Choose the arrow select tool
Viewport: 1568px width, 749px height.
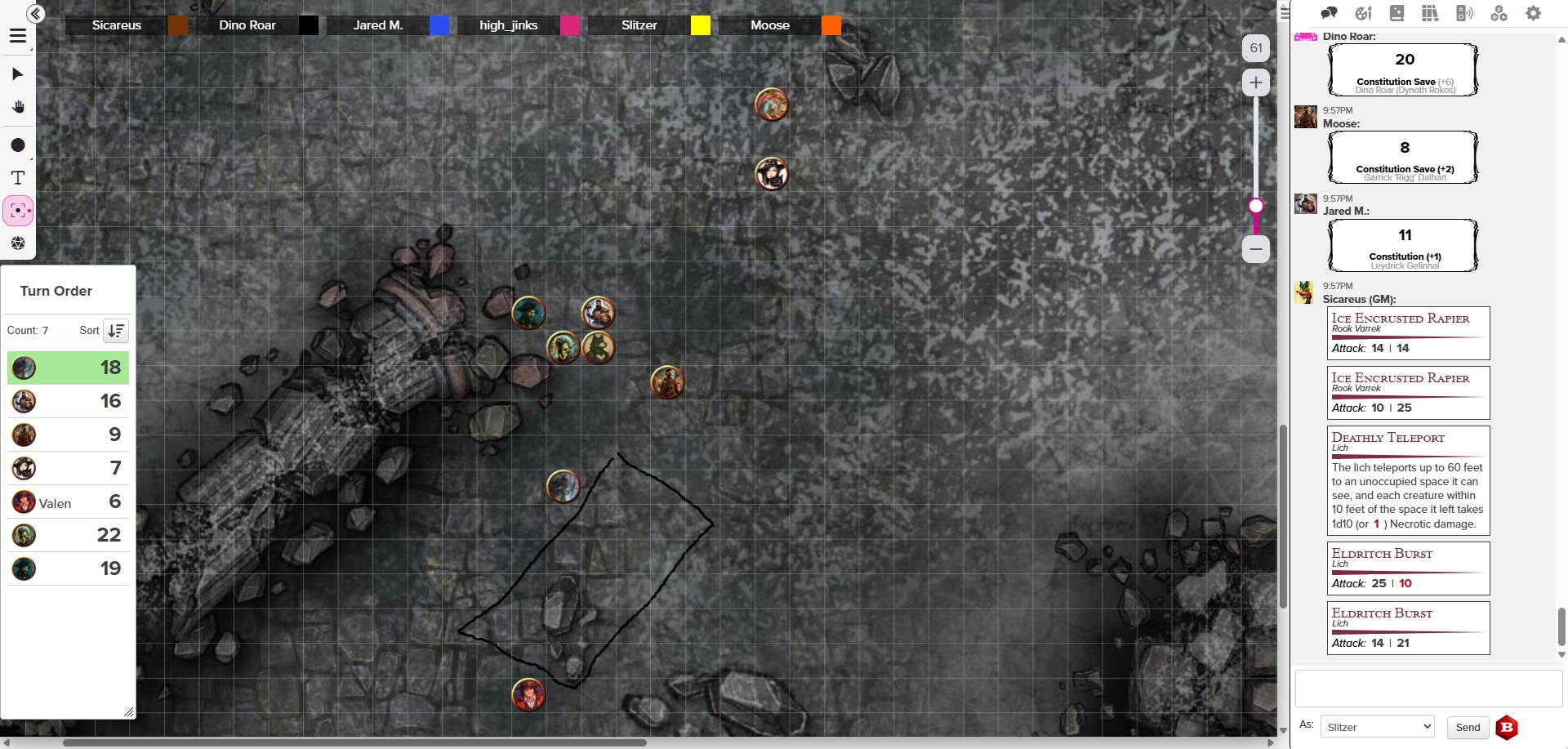pos(18,74)
